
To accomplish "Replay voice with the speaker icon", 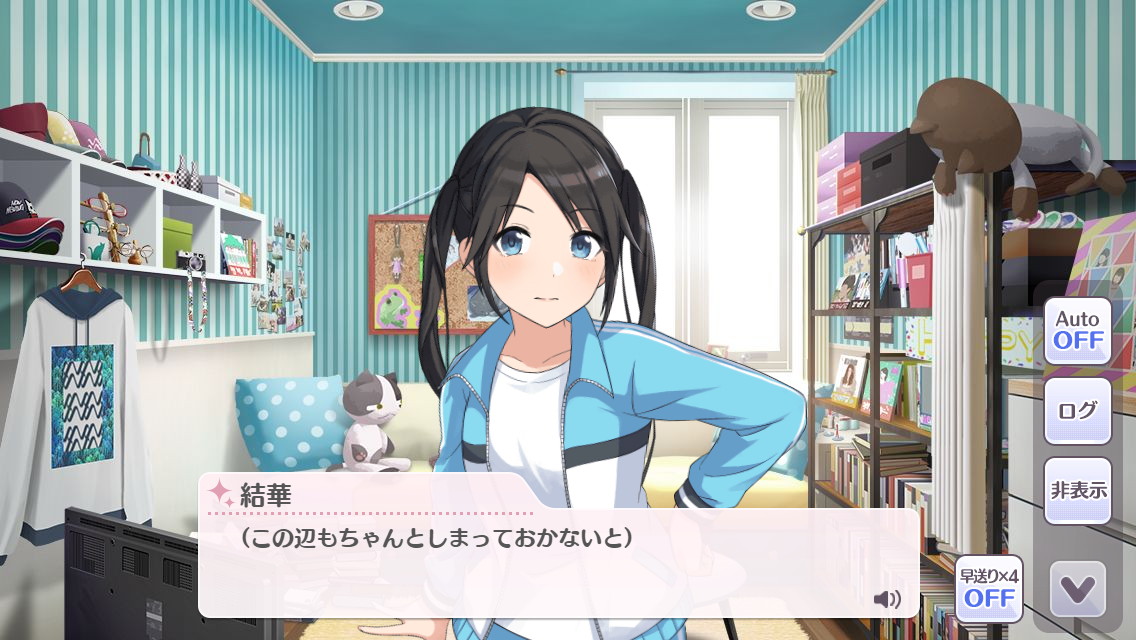I will click(886, 599).
